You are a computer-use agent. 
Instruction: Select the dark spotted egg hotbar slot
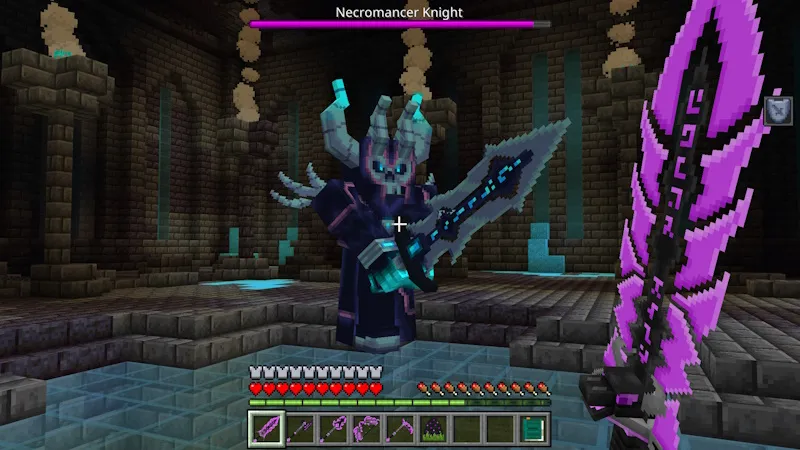click(x=434, y=429)
